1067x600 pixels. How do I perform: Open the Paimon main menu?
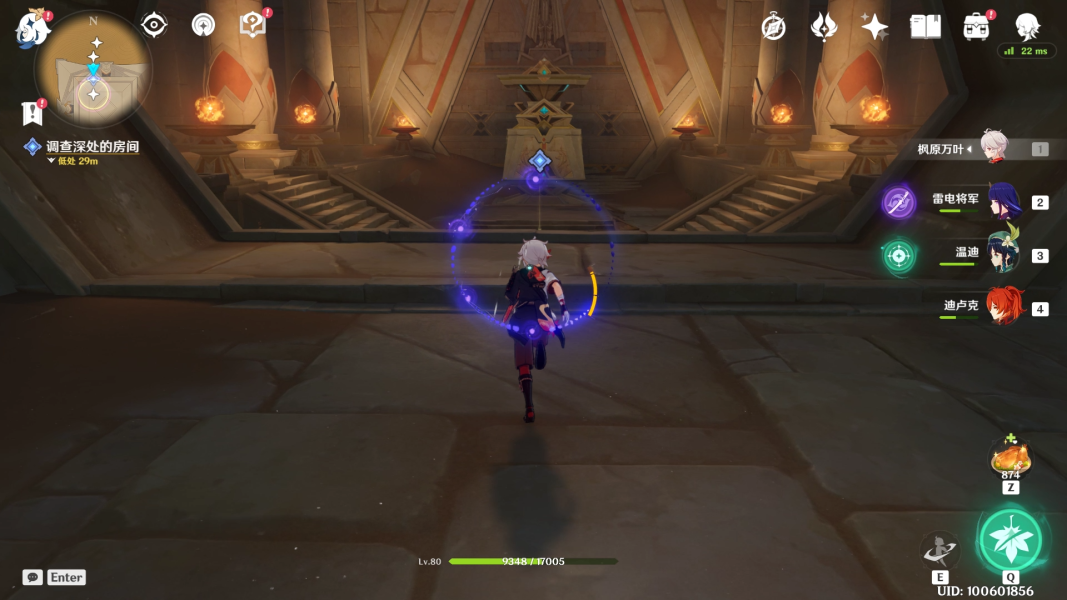[32, 29]
